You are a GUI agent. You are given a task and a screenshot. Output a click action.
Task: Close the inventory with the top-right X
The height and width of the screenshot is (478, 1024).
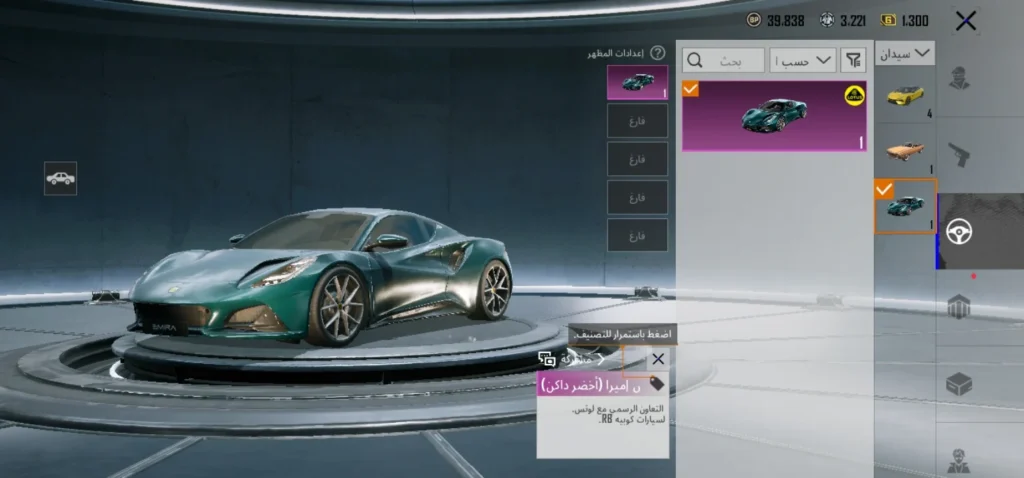pos(965,21)
